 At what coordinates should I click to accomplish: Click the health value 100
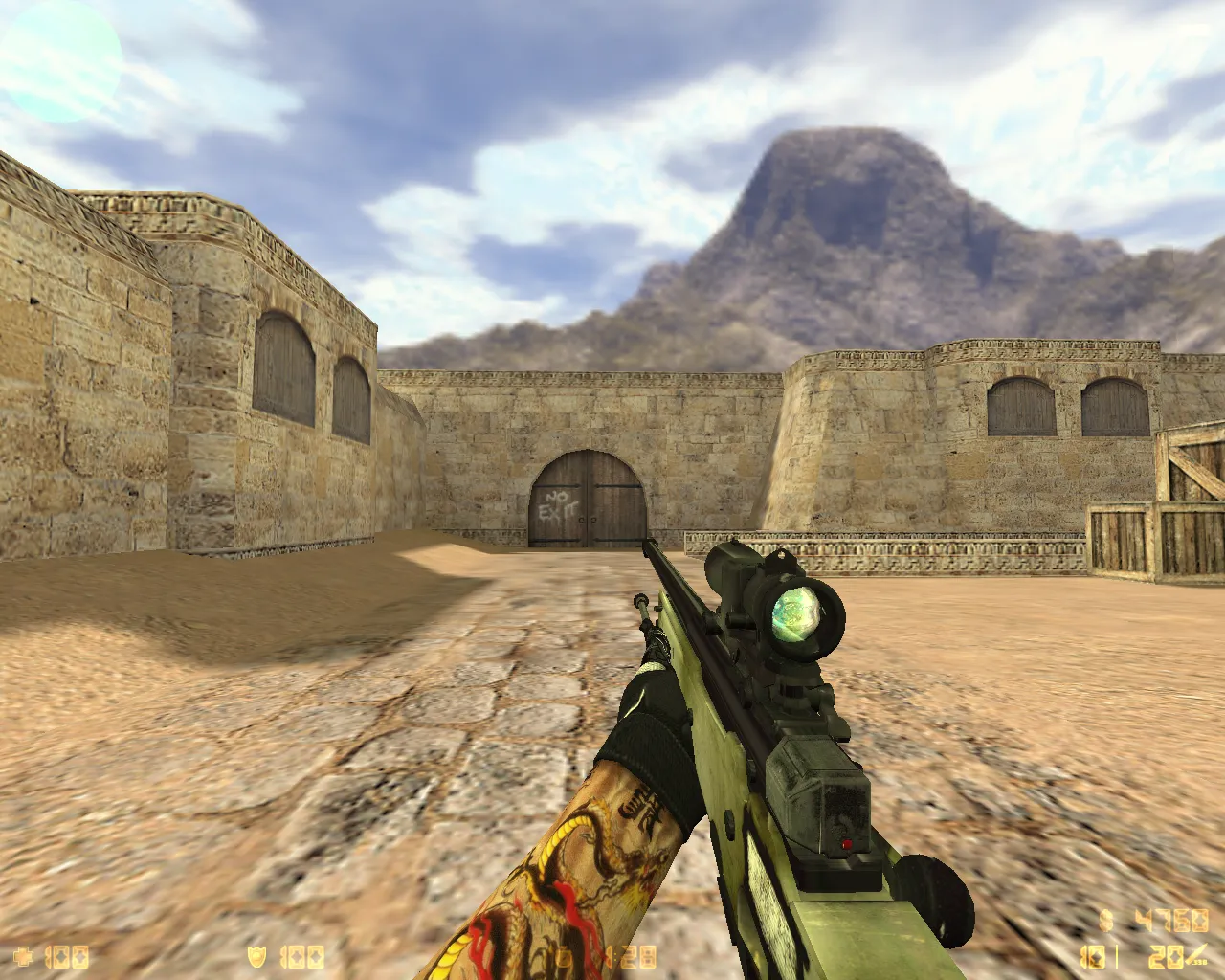[x=69, y=956]
